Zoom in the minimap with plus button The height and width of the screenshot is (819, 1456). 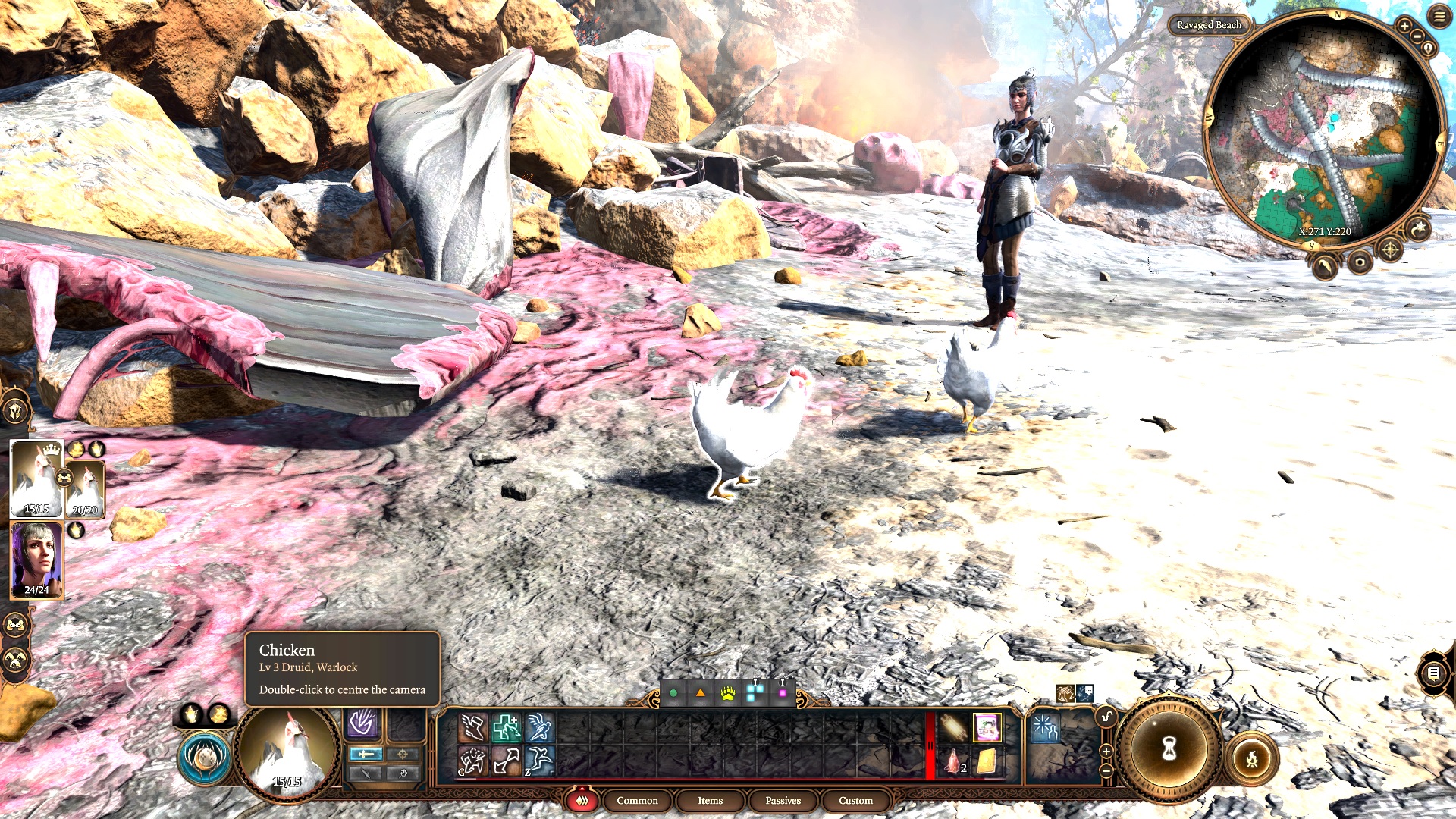(1404, 26)
